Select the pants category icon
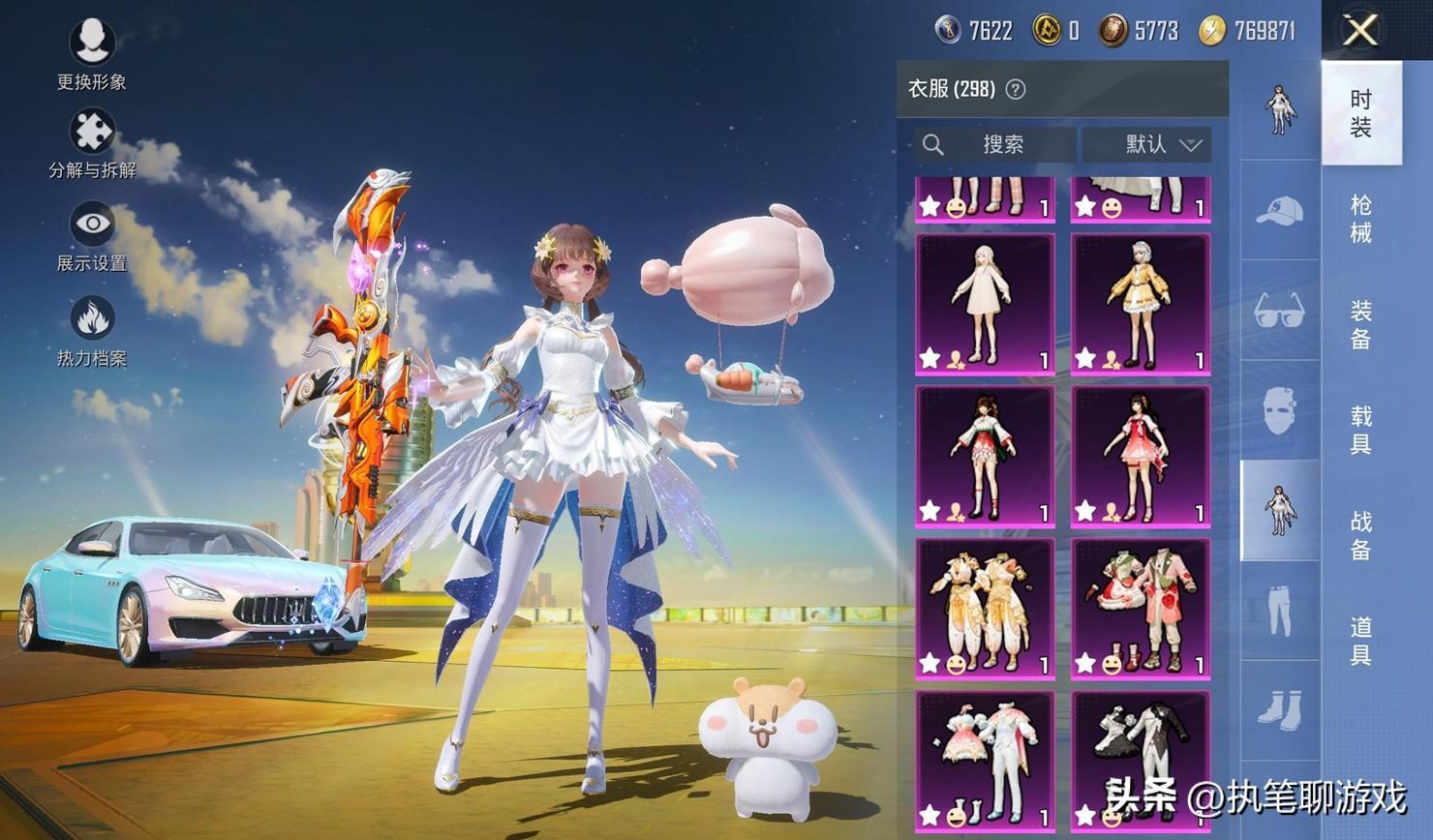This screenshot has height=840, width=1433. [1279, 612]
